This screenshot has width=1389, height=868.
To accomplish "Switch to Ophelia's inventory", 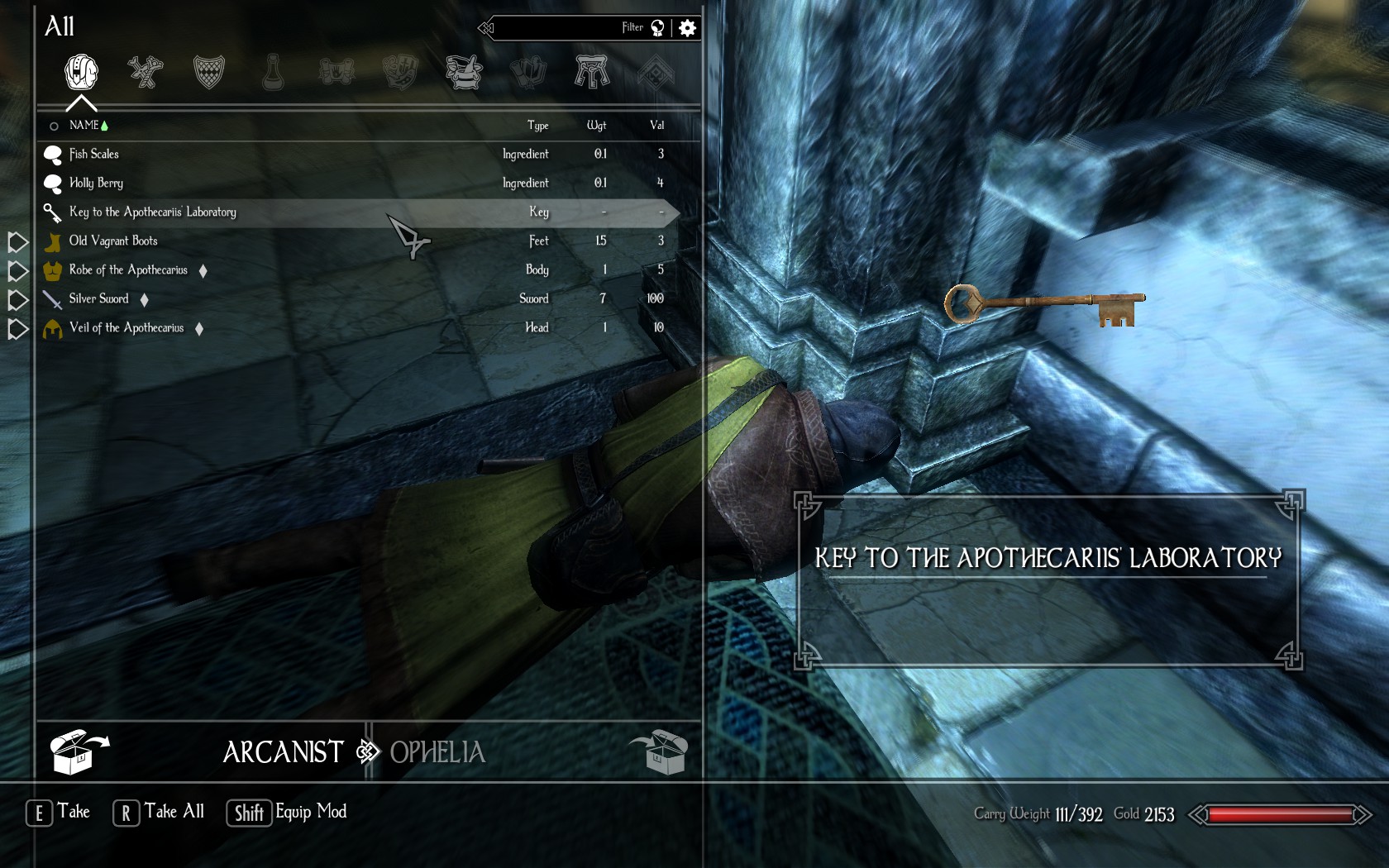I will [x=438, y=752].
